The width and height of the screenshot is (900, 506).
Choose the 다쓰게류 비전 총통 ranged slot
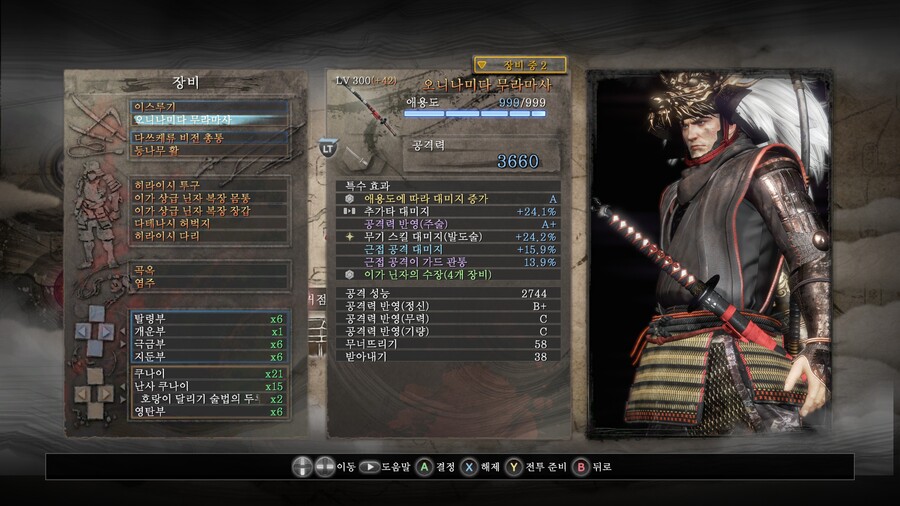210,137
